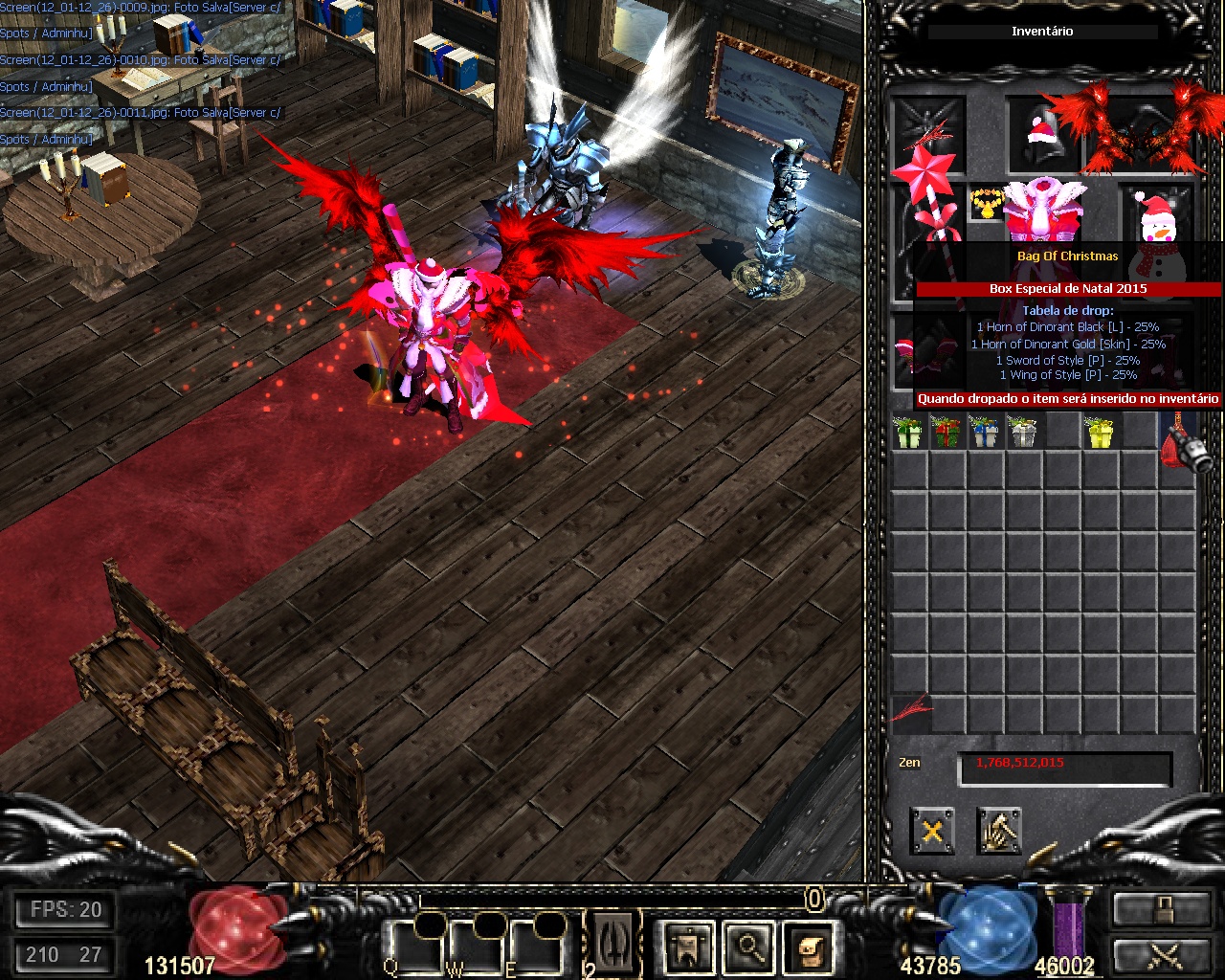Open the character banner button on bottom bar
The width and height of the screenshot is (1225, 980).
coord(689,947)
